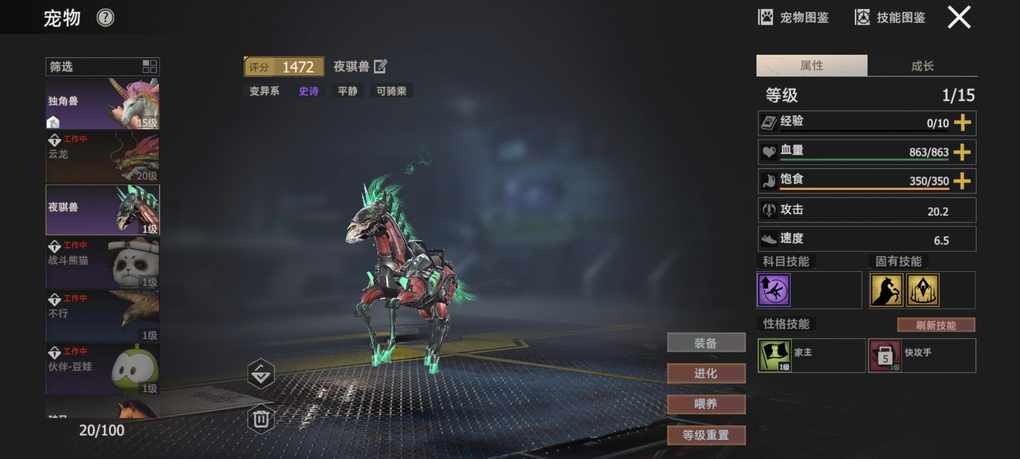Feed using the 饱食 plus button
1020x459 pixels.
962,181
